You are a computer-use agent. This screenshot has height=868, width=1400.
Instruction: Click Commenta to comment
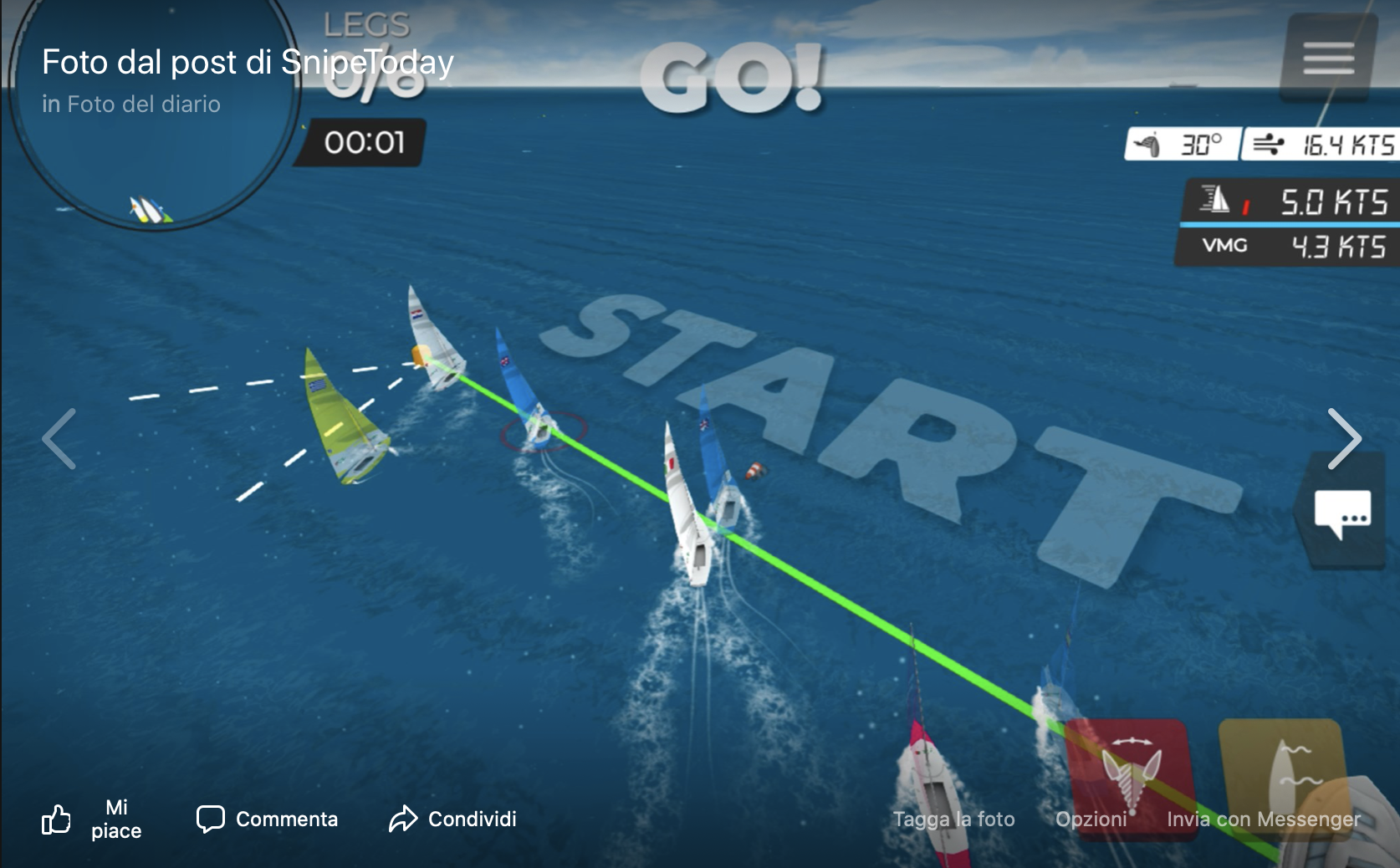(268, 819)
